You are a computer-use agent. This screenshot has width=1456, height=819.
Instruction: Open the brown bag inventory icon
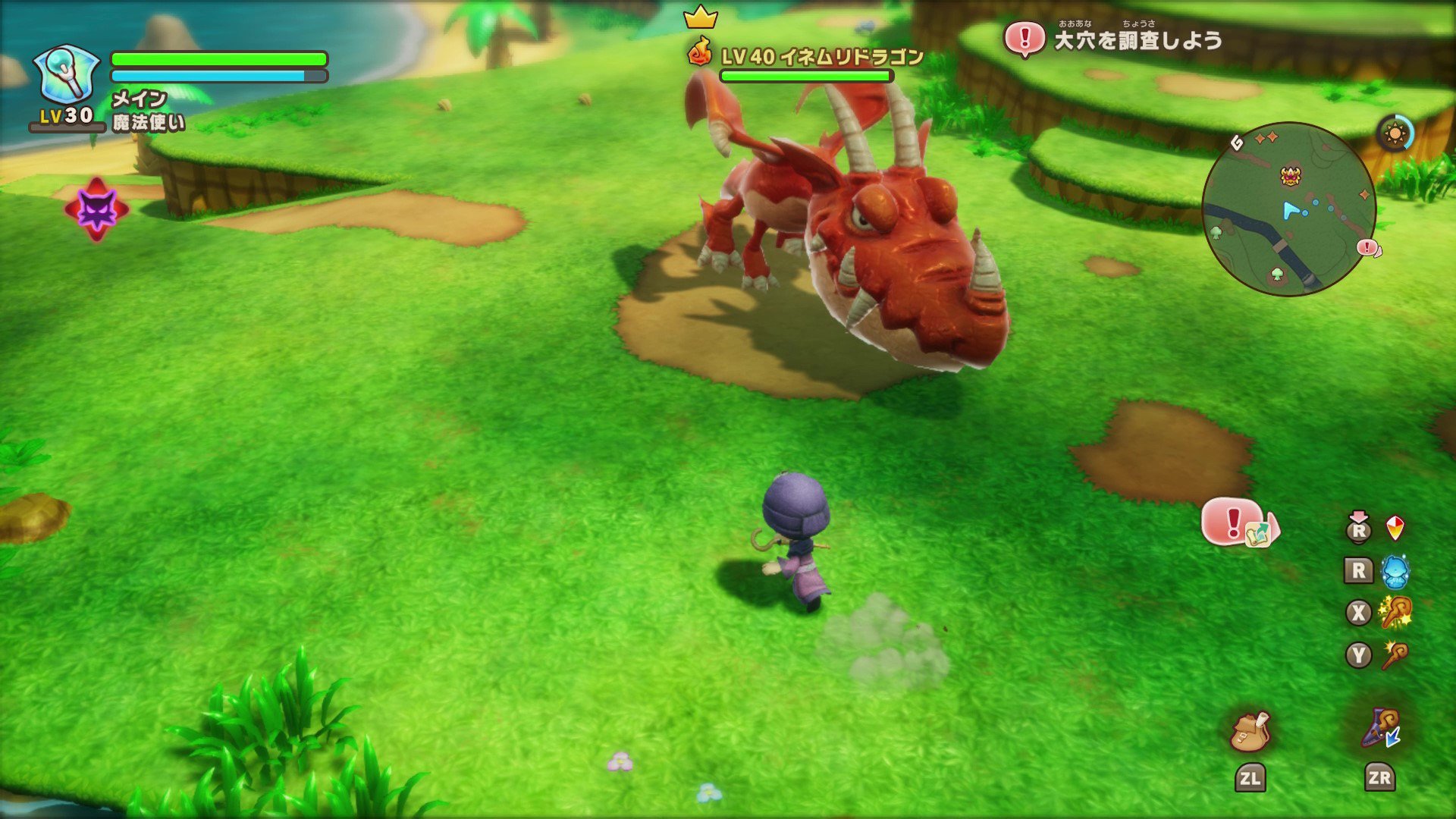pos(1250,731)
